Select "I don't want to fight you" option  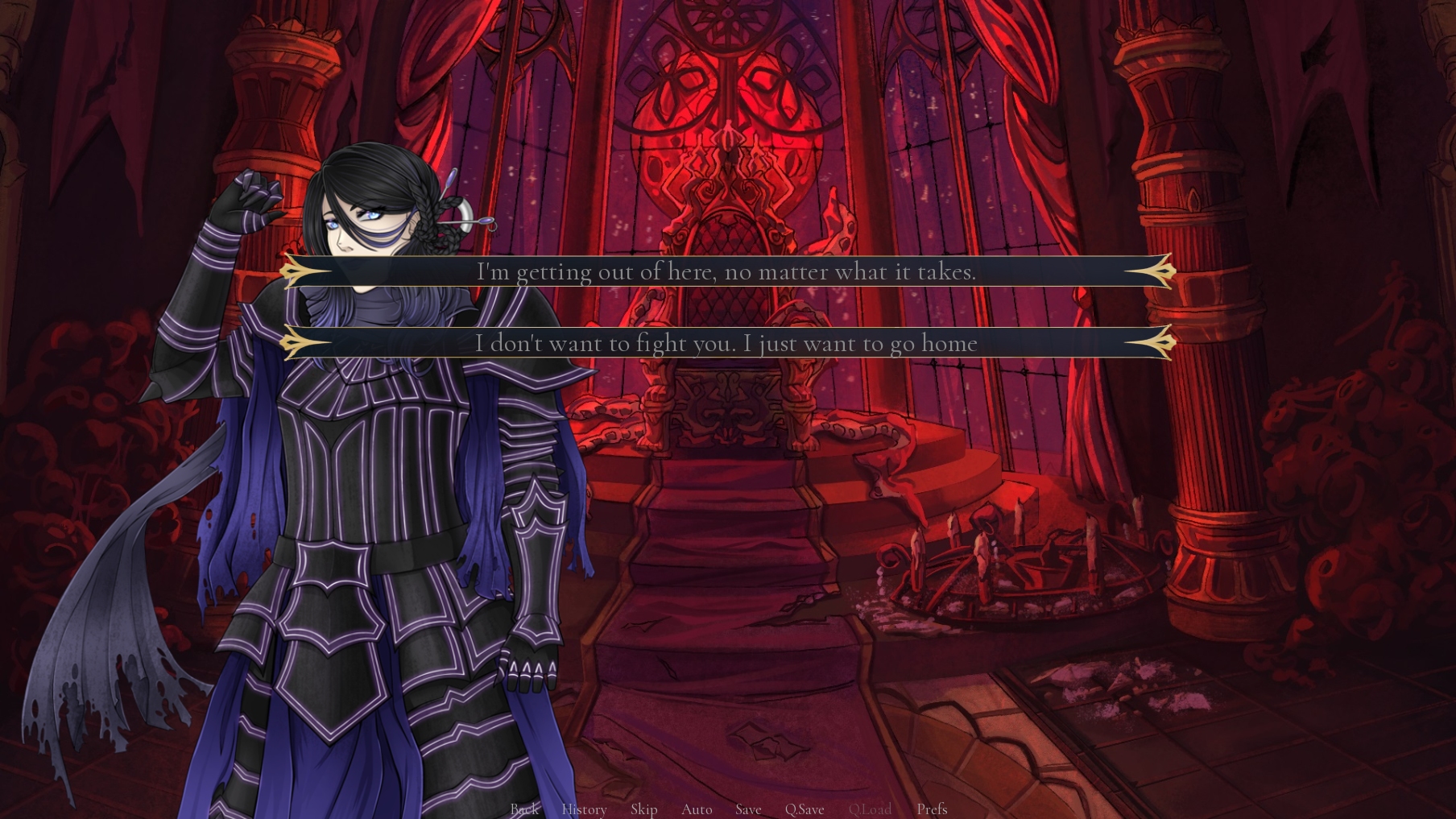726,343
